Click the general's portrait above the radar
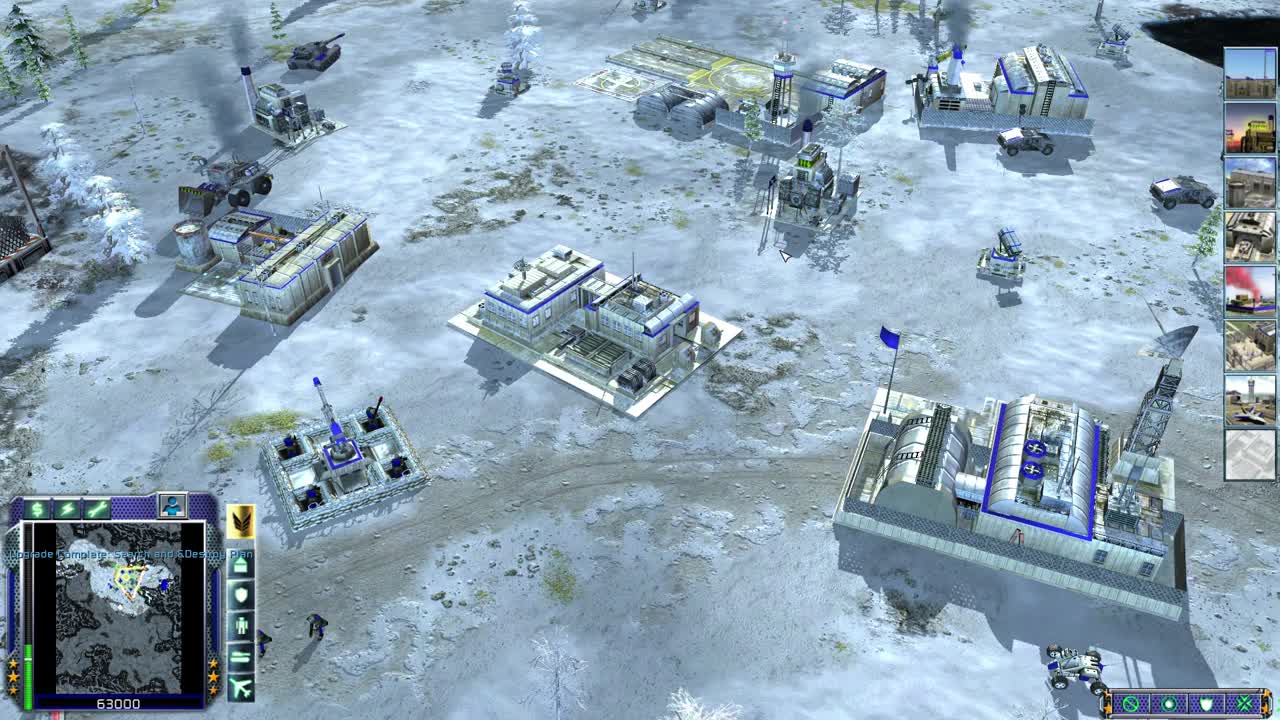The width and height of the screenshot is (1280, 720). click(172, 504)
